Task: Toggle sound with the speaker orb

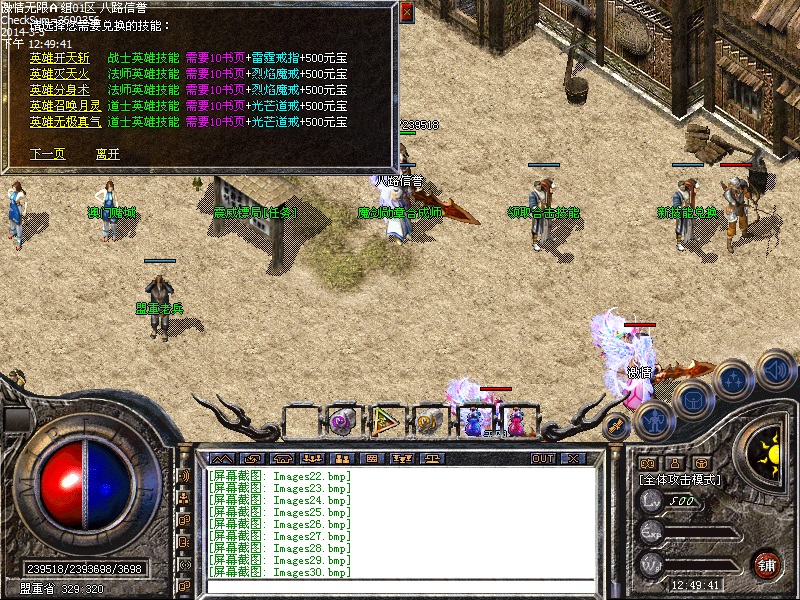Action: (x=775, y=368)
